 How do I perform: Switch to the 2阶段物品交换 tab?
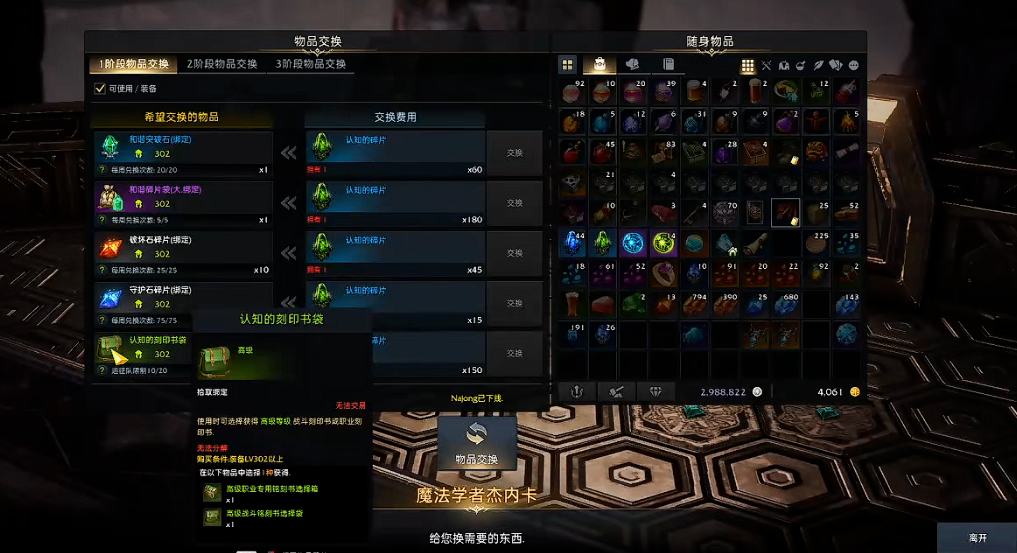point(221,64)
